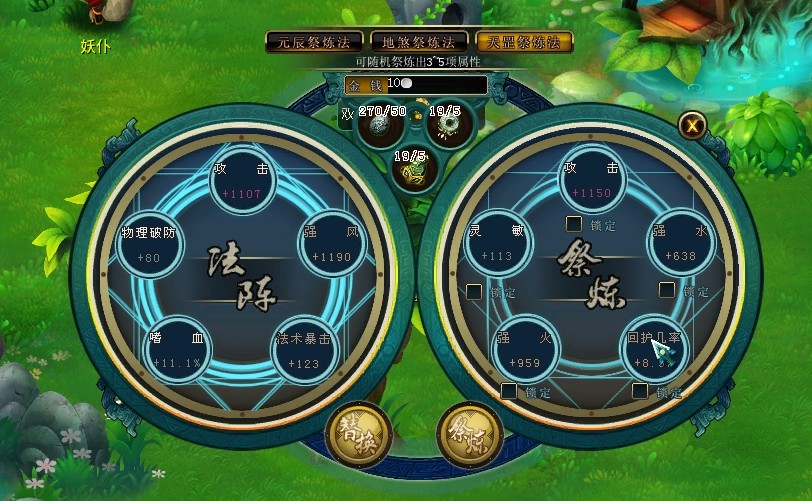Viewport: 812px width, 501px height.
Task: Check the 锁定 box for 强火
Action: pyautogui.click(x=509, y=391)
